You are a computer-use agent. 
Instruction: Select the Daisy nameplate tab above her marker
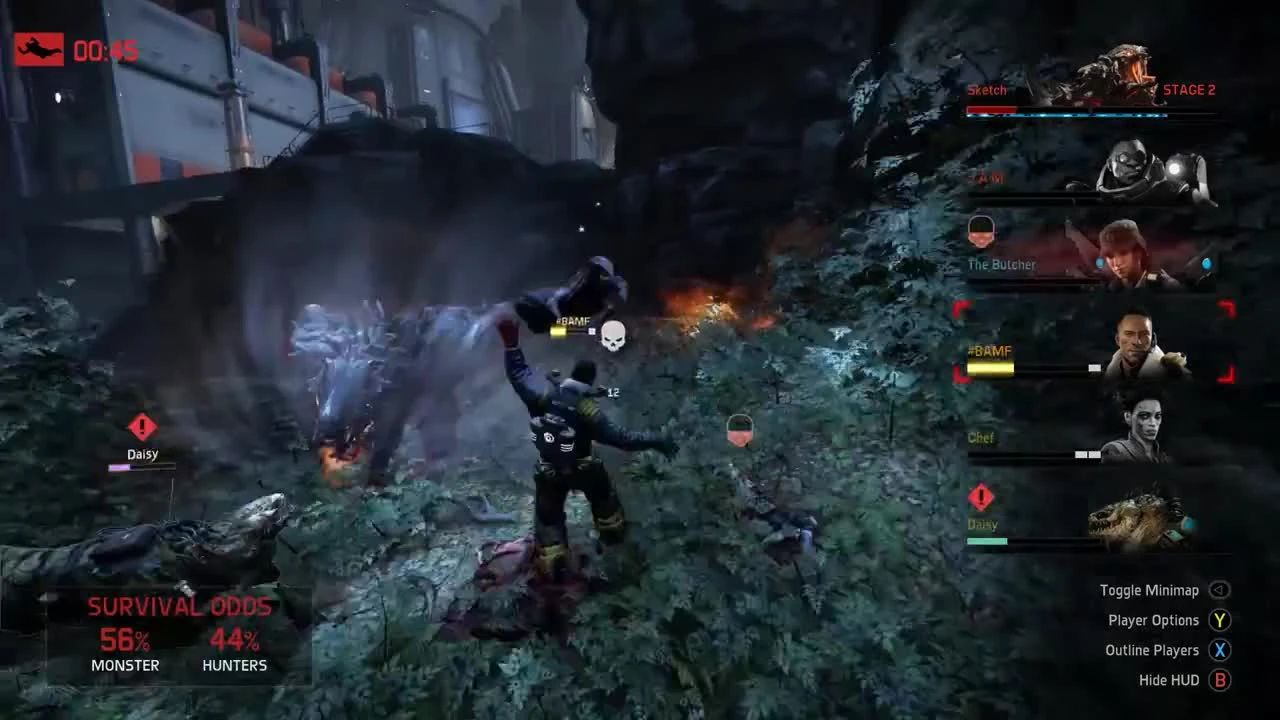point(142,453)
